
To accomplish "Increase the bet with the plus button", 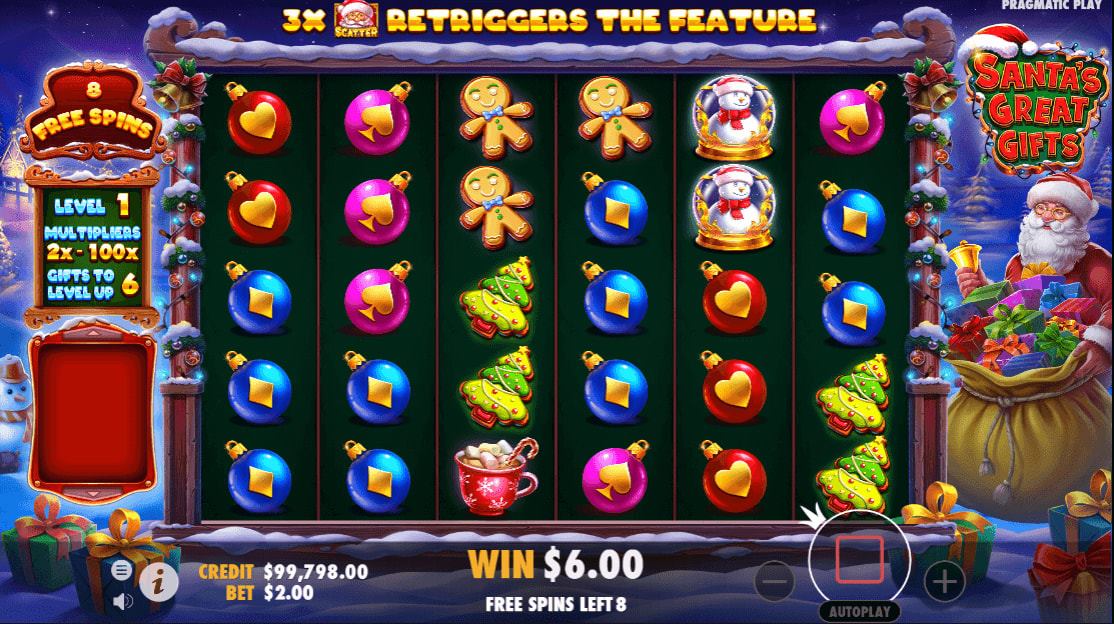I will [944, 580].
